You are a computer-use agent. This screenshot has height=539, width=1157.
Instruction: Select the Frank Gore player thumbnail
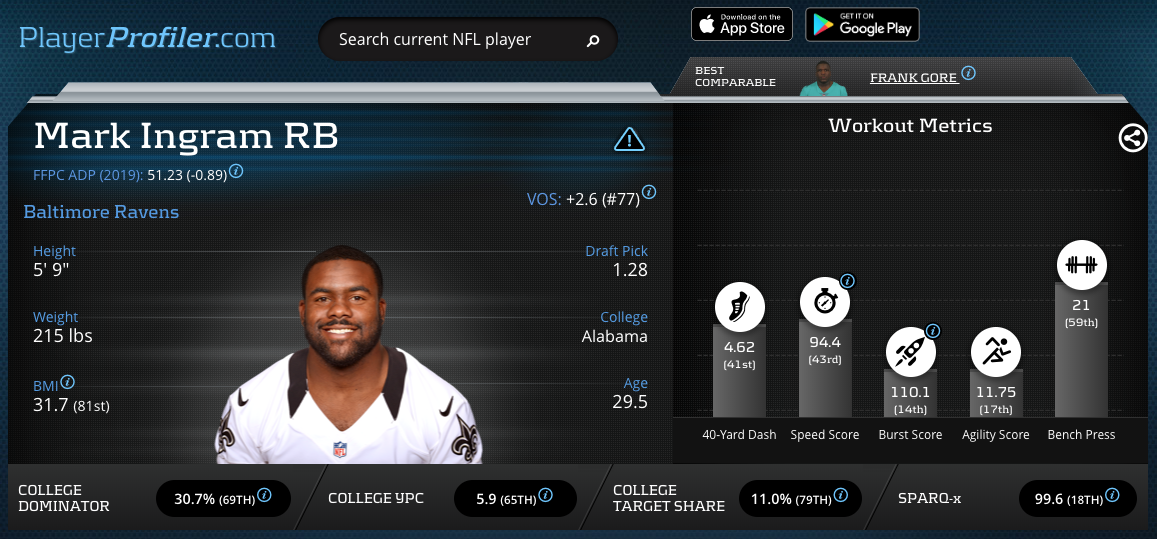pyautogui.click(x=823, y=77)
